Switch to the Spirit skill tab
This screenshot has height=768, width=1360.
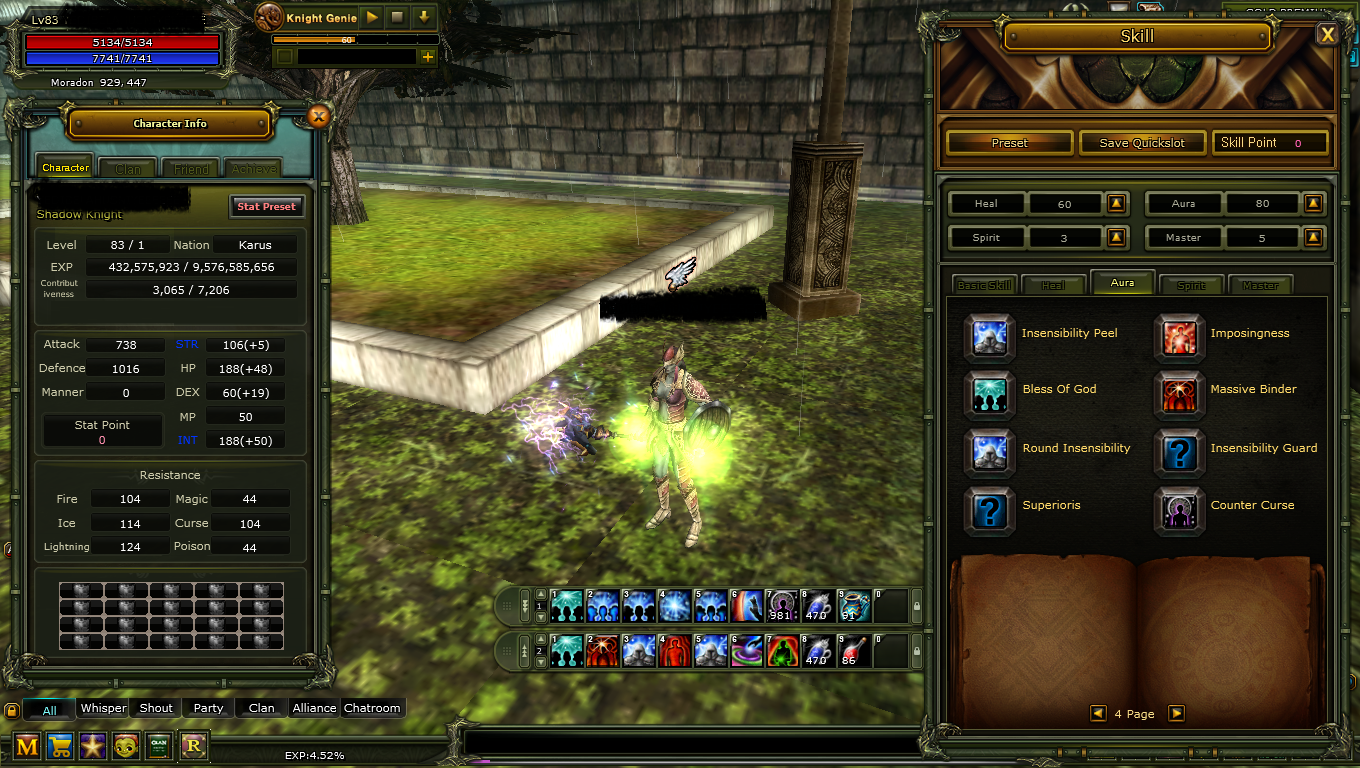(1191, 284)
